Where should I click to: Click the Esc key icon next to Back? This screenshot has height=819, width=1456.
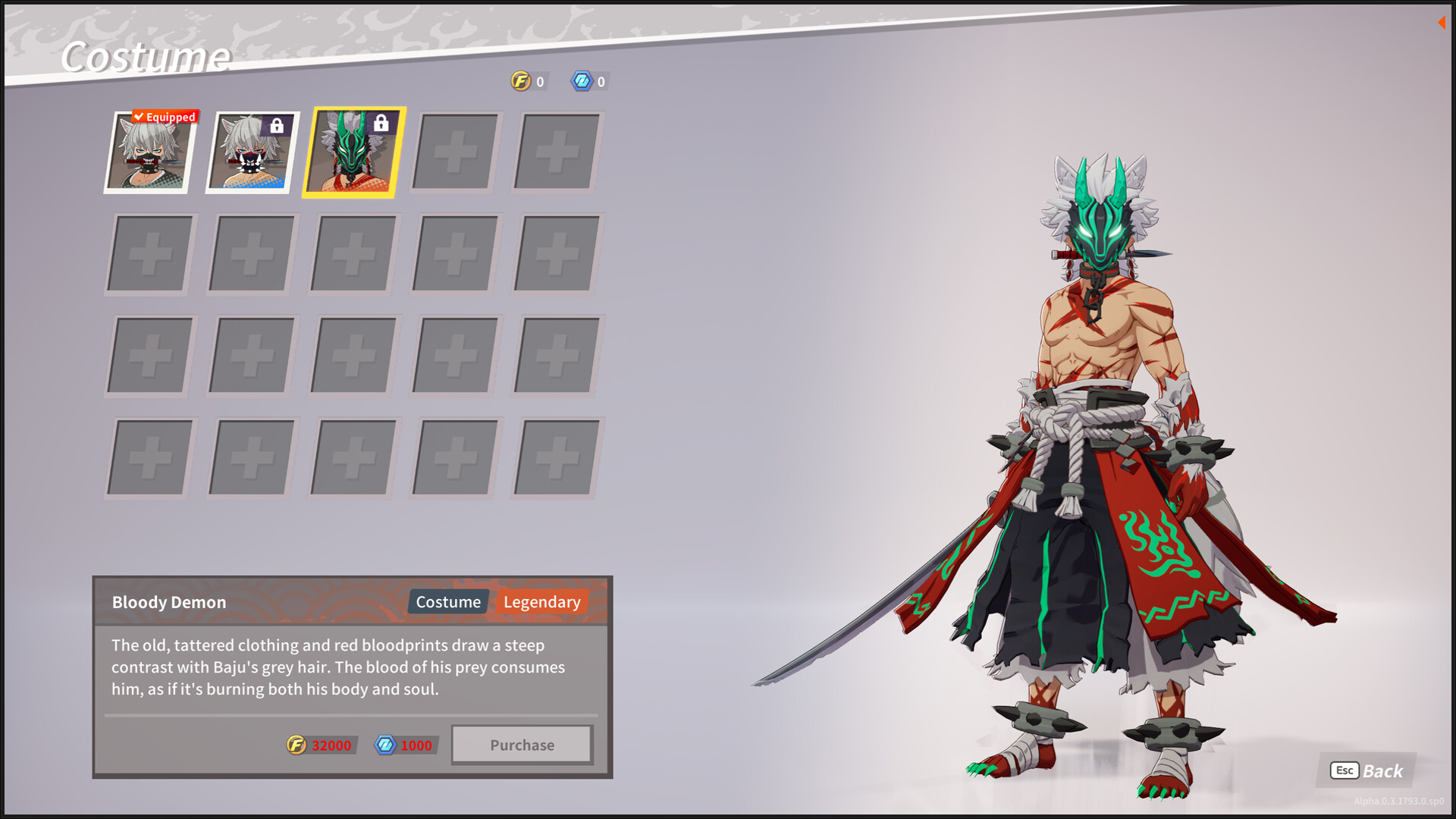click(x=1343, y=771)
